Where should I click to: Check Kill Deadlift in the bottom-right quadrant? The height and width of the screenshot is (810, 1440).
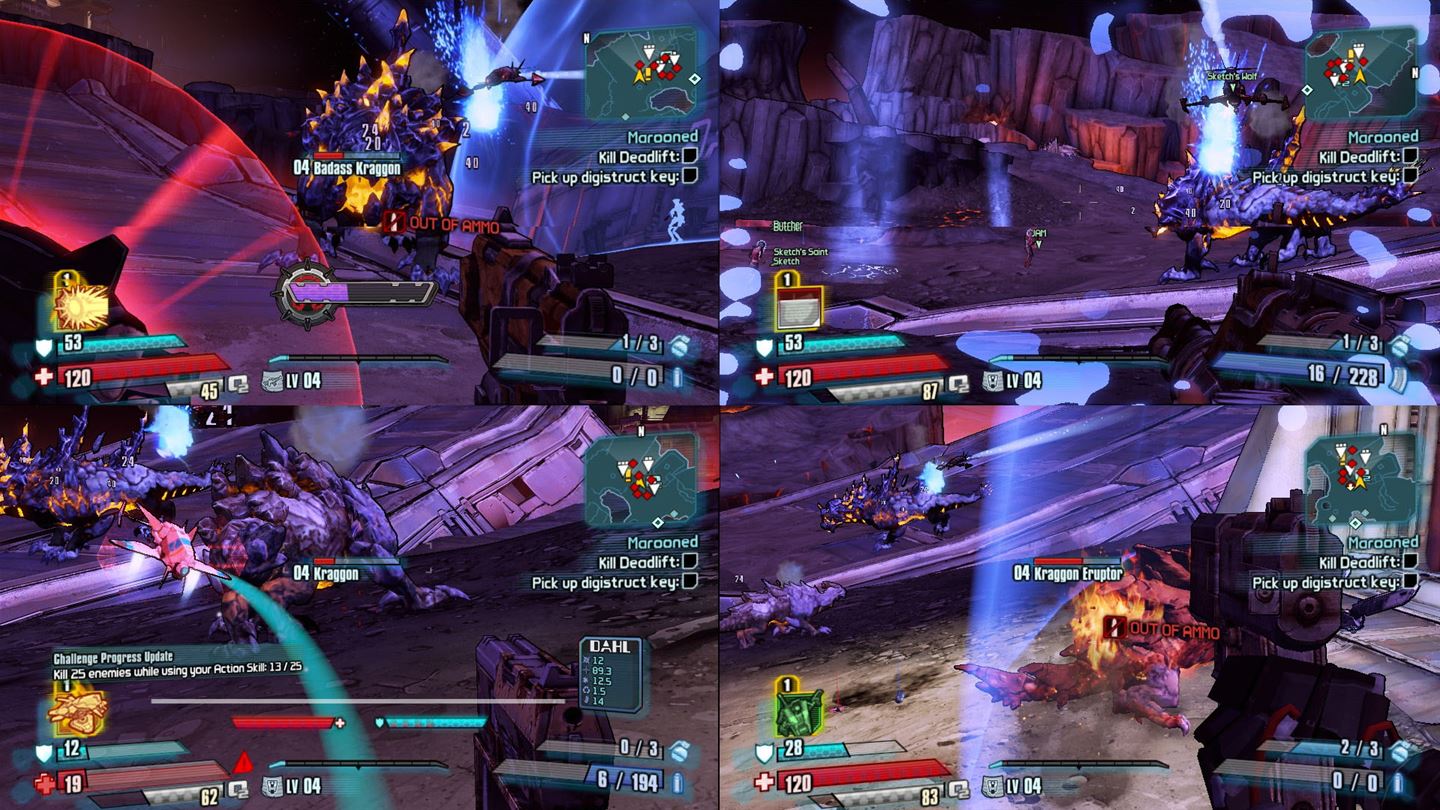click(x=1412, y=561)
